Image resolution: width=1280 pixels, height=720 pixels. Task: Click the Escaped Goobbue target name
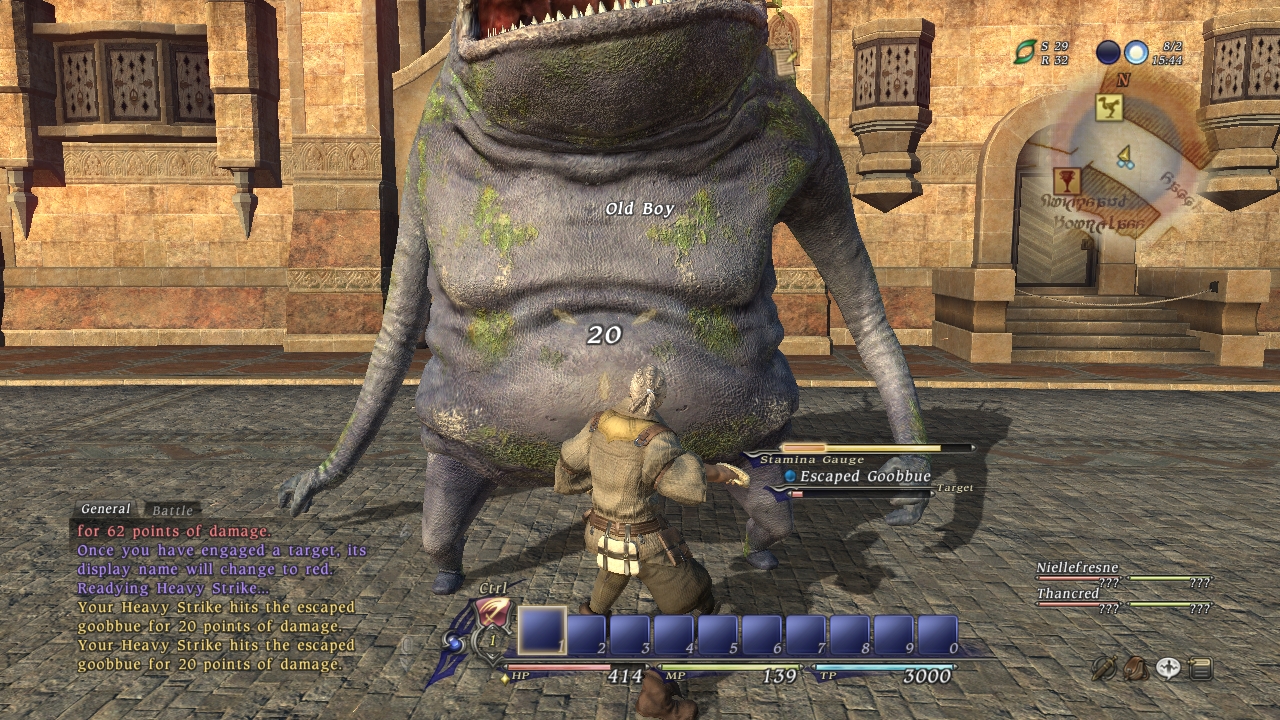tap(865, 477)
